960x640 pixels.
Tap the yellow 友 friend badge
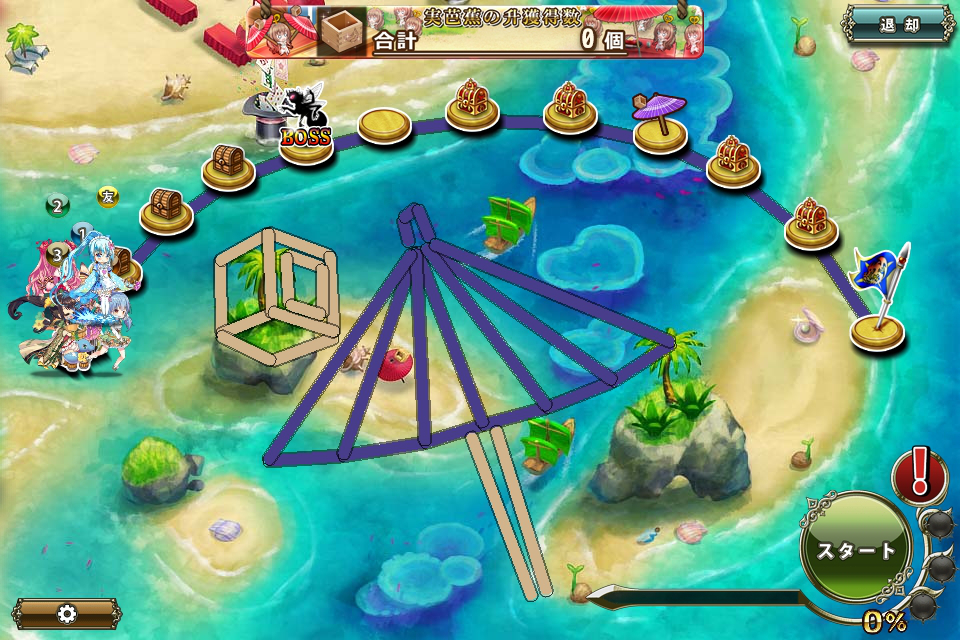point(108,197)
